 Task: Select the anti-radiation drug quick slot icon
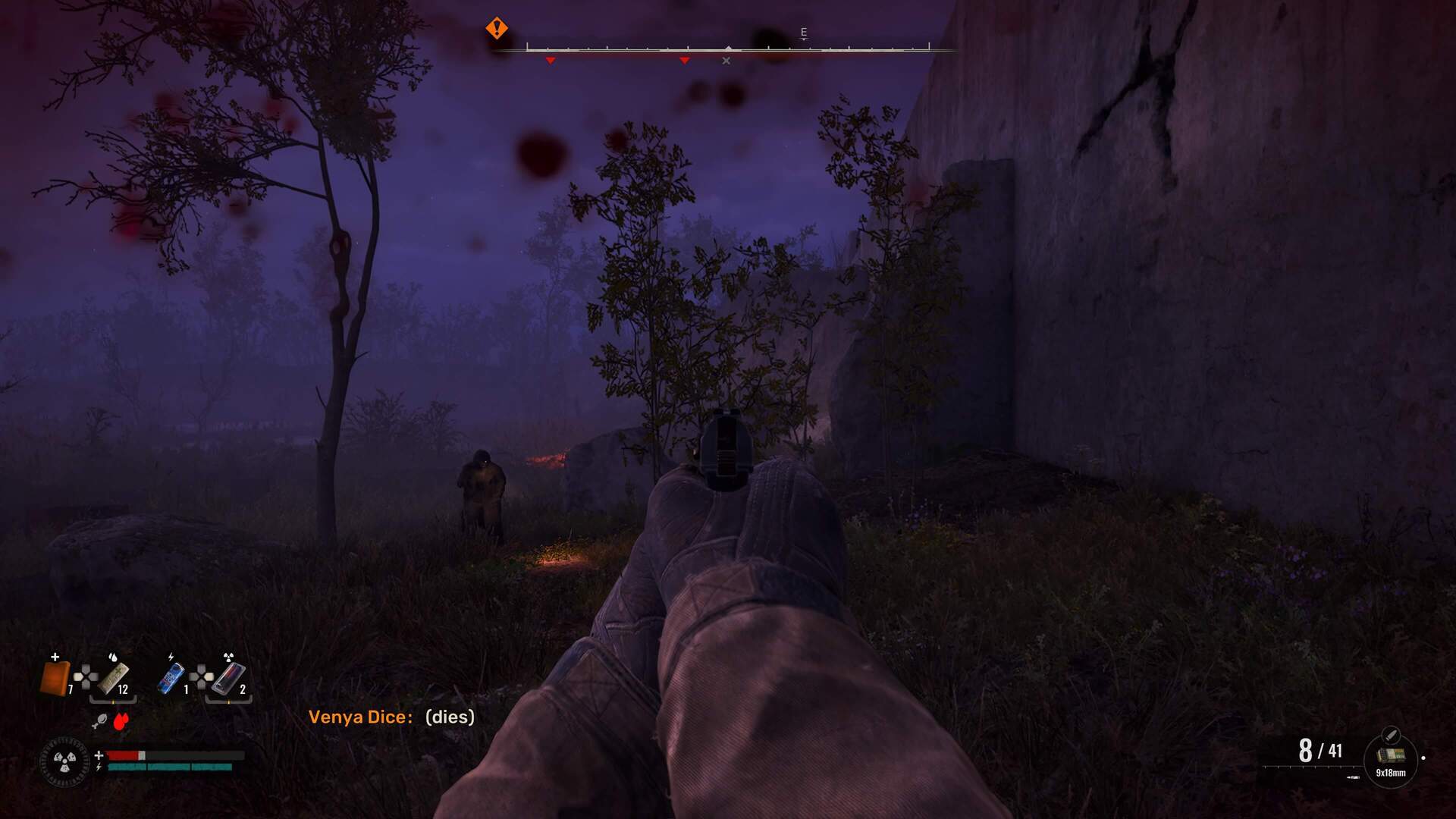[x=230, y=679]
